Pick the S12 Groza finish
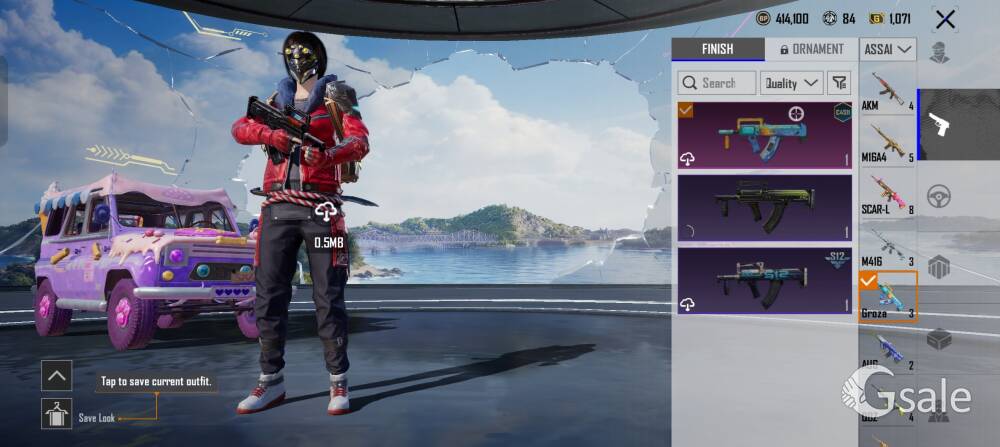Viewport: 1000px width, 447px height. pyautogui.click(x=765, y=281)
